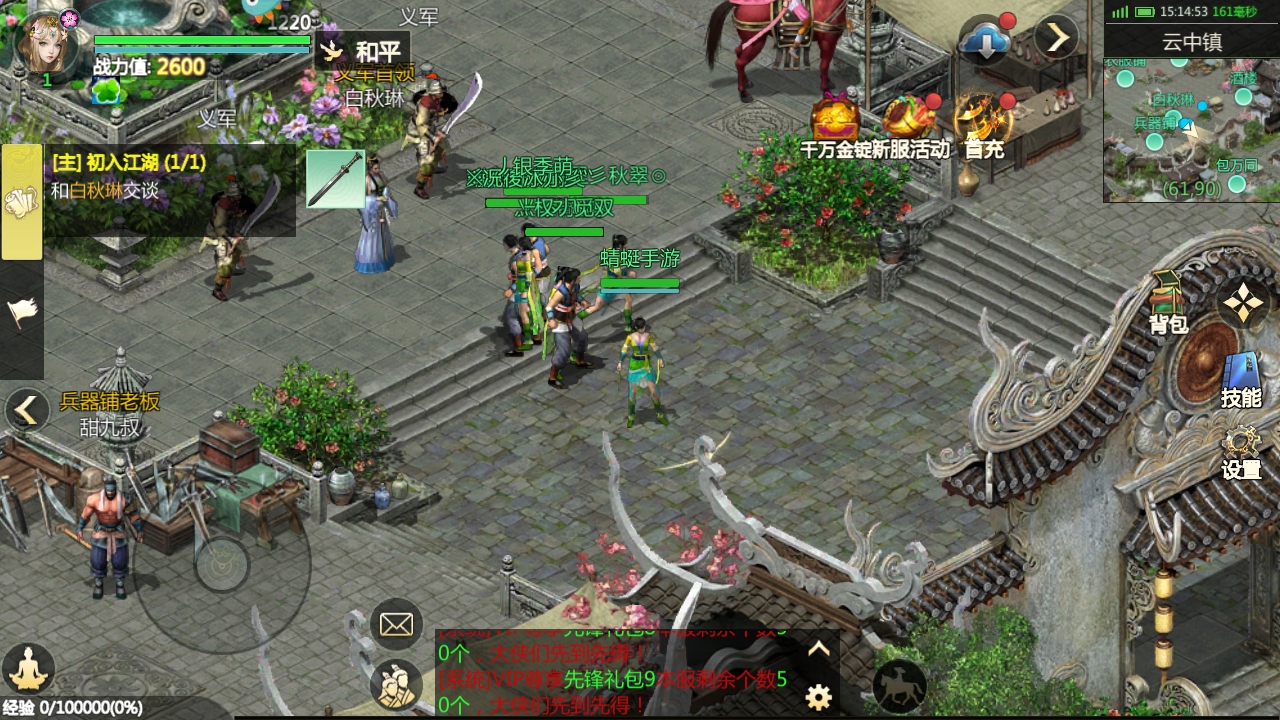Expand the top-right arrow menu
This screenshot has height=720, width=1280.
pyautogui.click(x=1056, y=38)
